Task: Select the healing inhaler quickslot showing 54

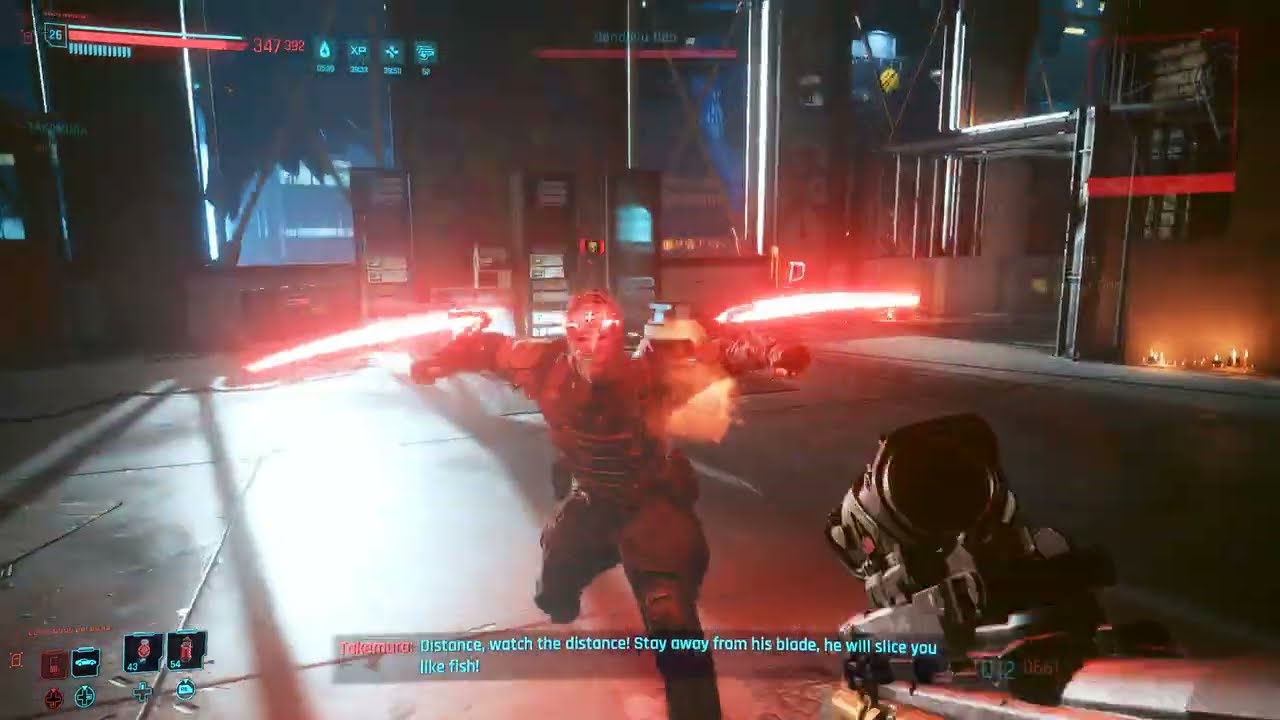Action: 185,651
